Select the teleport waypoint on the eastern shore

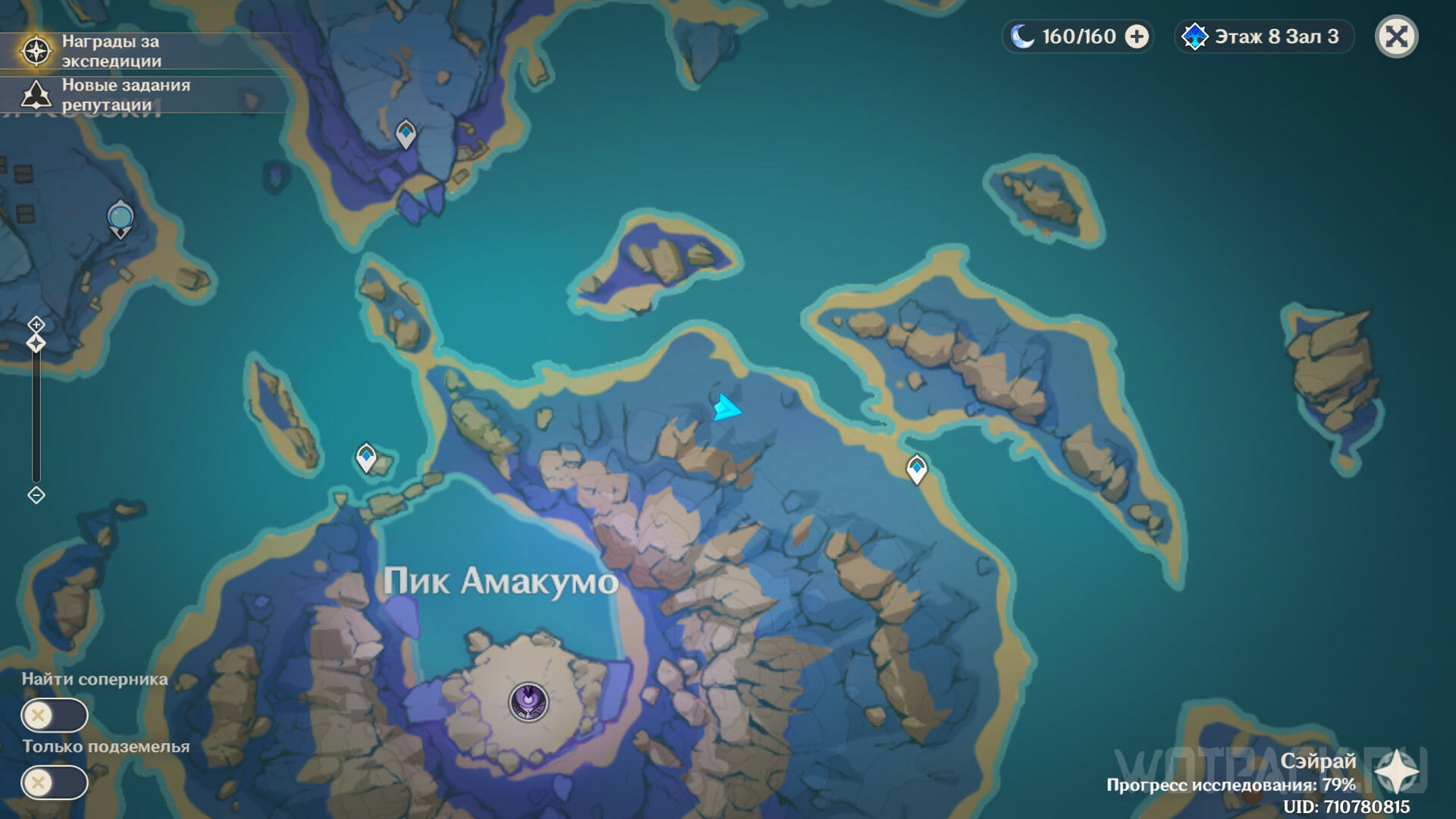click(917, 468)
